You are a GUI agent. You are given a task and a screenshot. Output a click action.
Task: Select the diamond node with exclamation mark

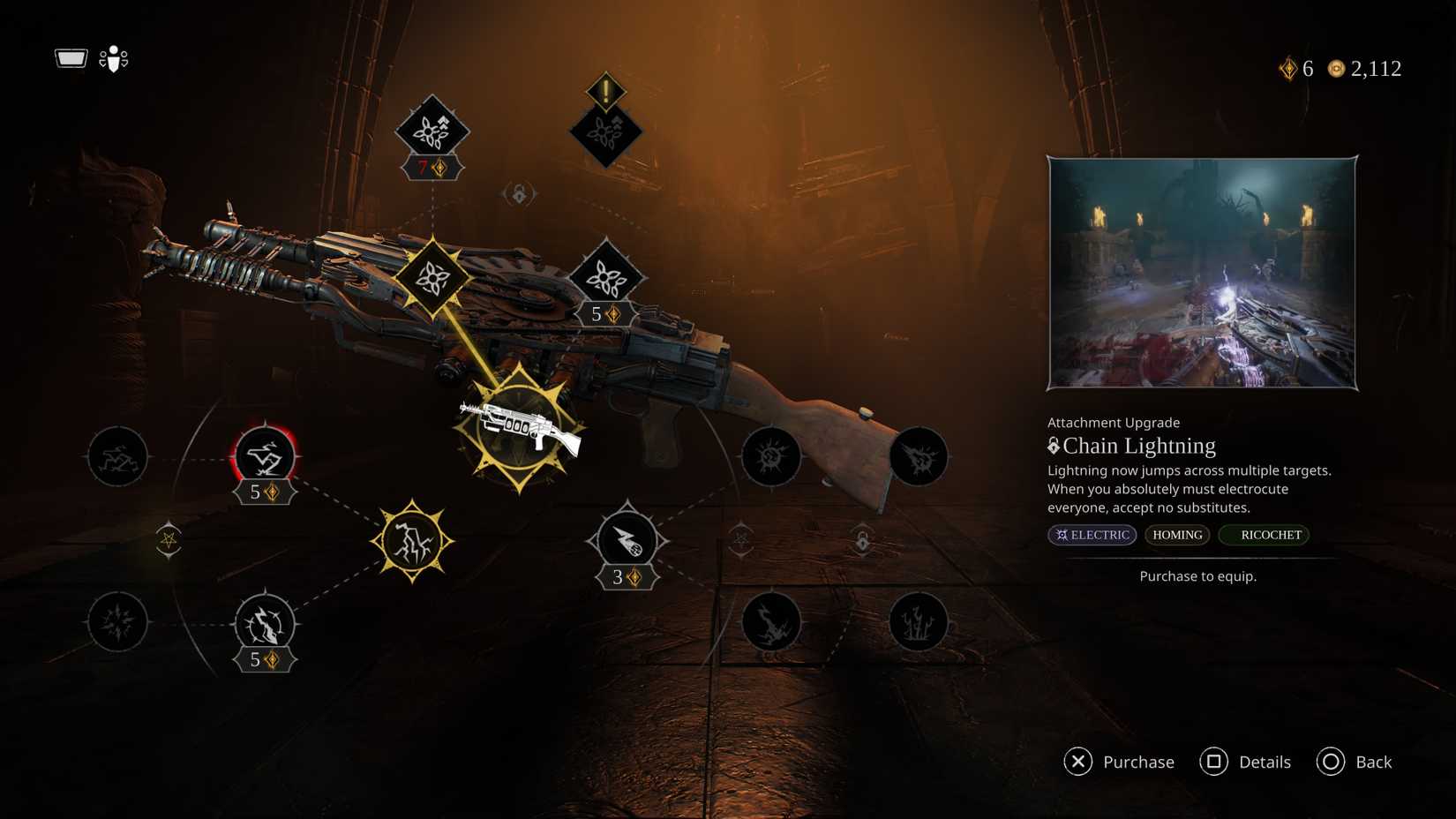point(605,132)
